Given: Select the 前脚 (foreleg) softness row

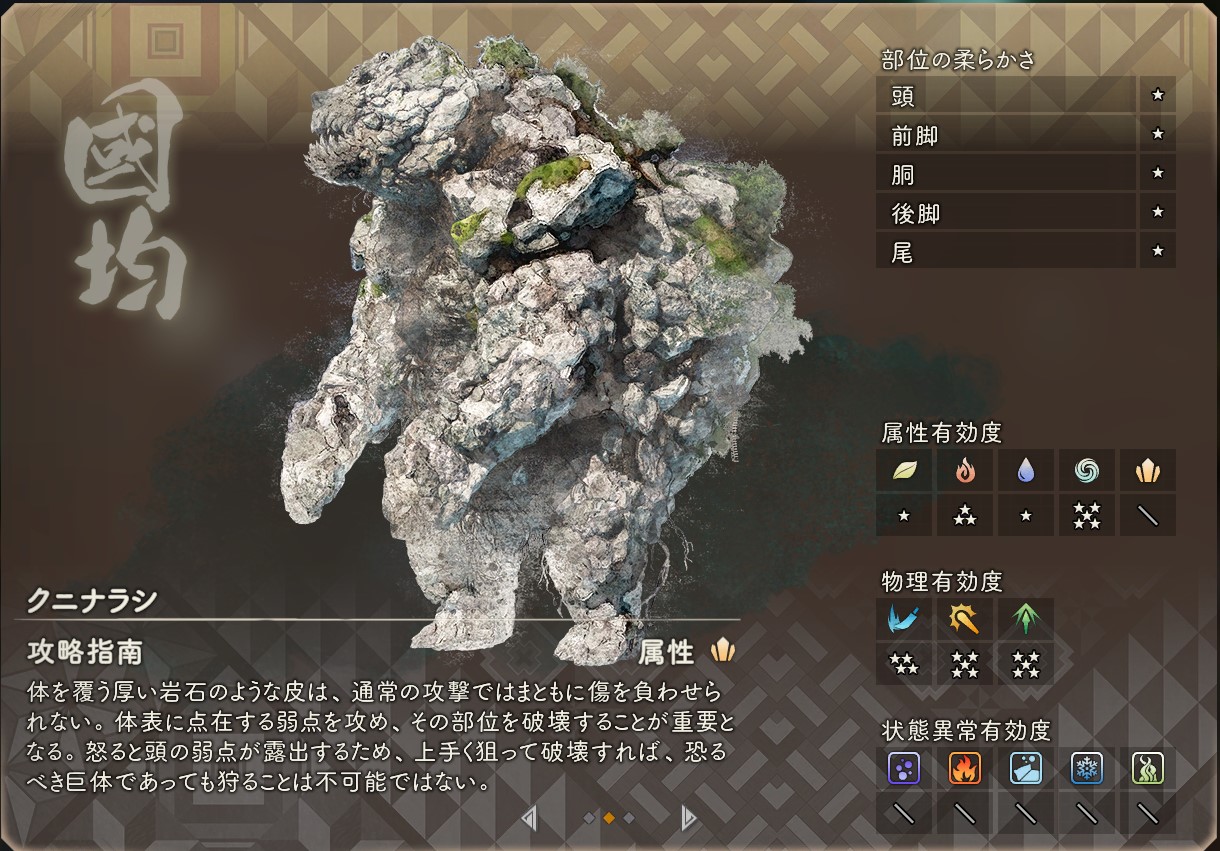Looking at the screenshot, I should (x=1005, y=135).
